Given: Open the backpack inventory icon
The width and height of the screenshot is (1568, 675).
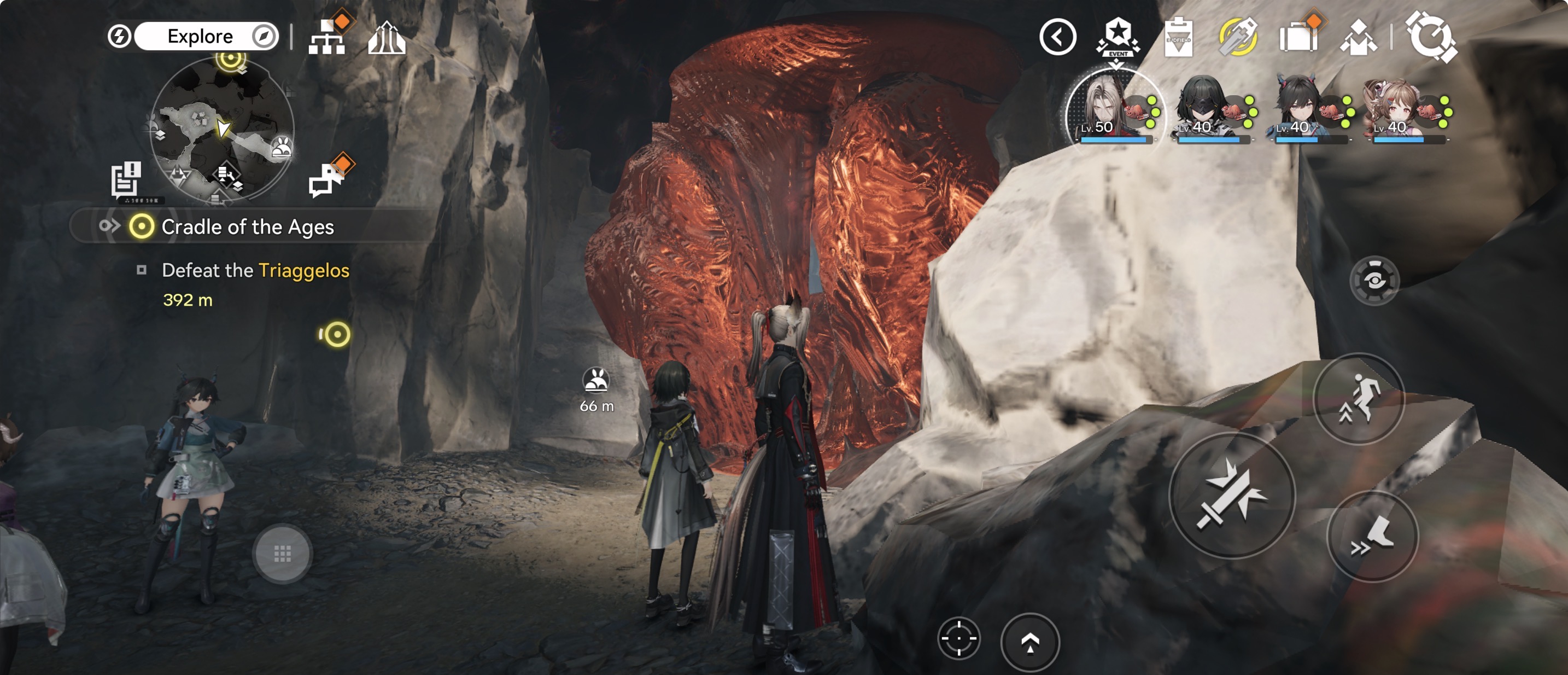Looking at the screenshot, I should pos(1298,38).
